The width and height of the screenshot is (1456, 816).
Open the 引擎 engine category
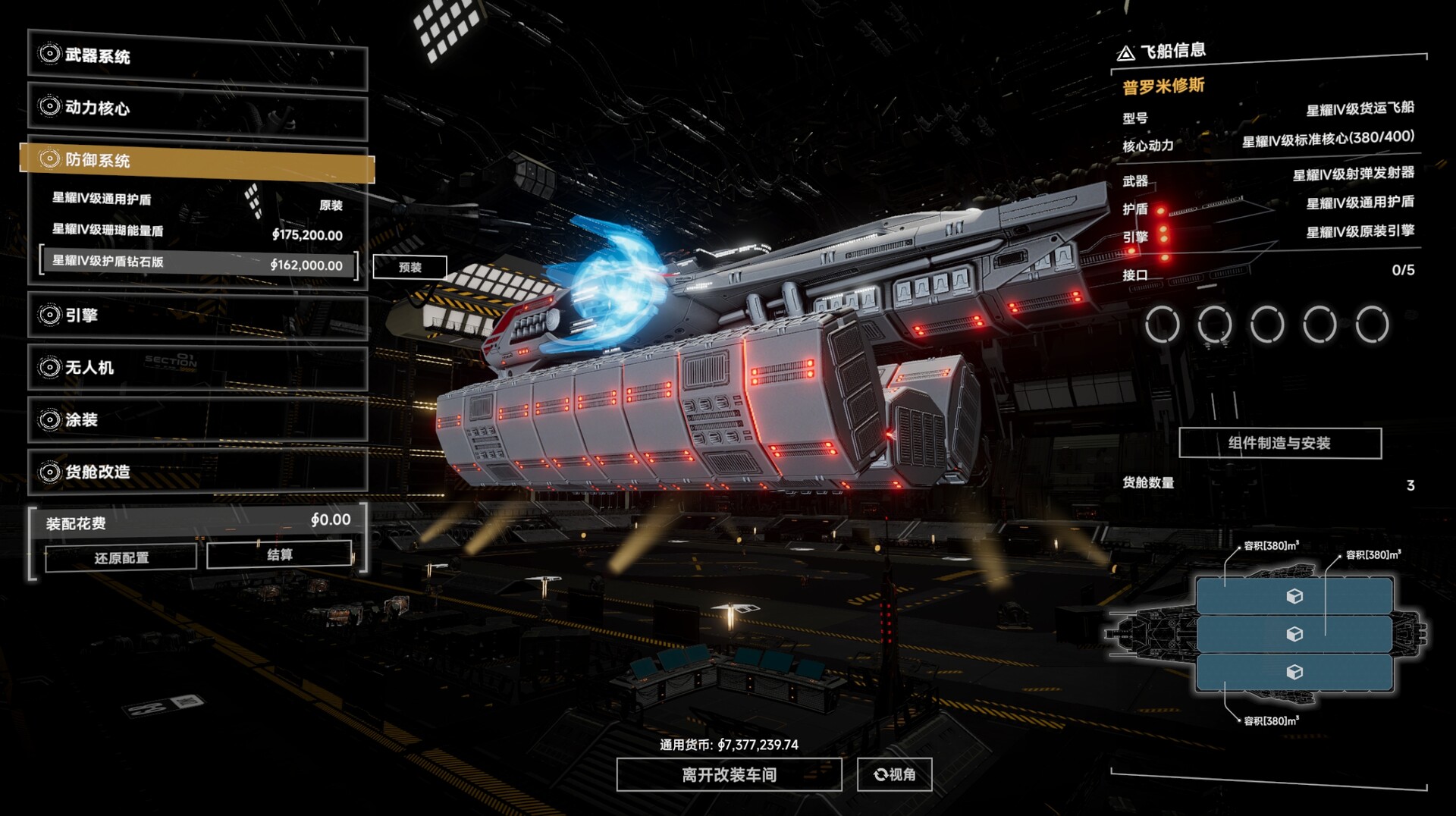(197, 315)
